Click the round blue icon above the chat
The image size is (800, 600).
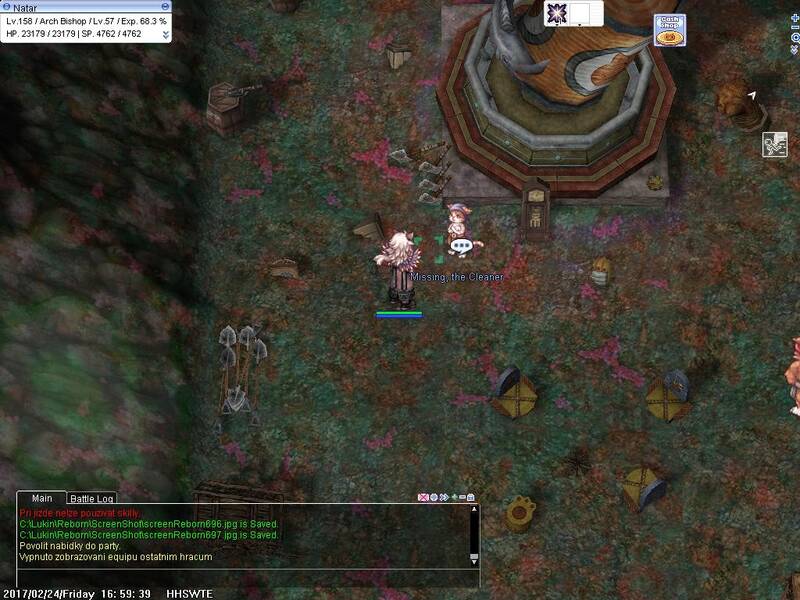pos(433,497)
